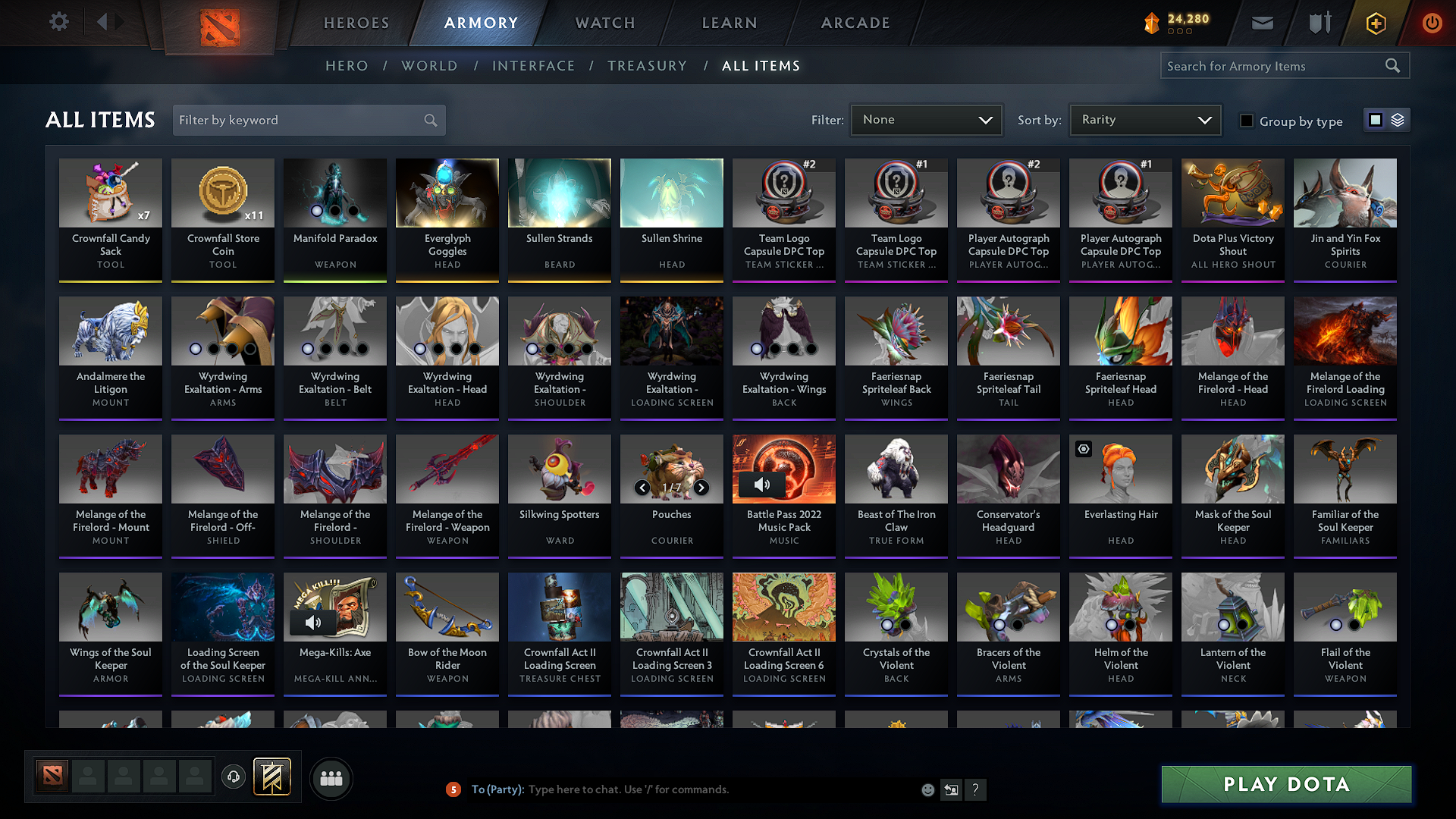
Task: Open friends list with the people icon
Action: (330, 778)
